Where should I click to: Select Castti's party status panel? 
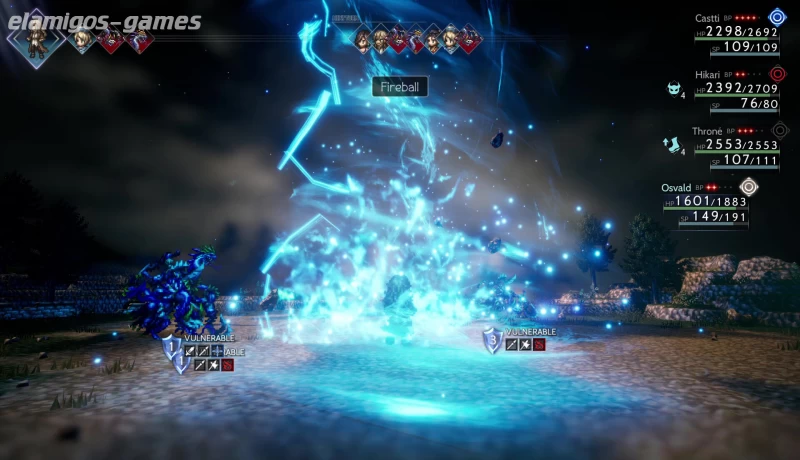click(x=737, y=32)
